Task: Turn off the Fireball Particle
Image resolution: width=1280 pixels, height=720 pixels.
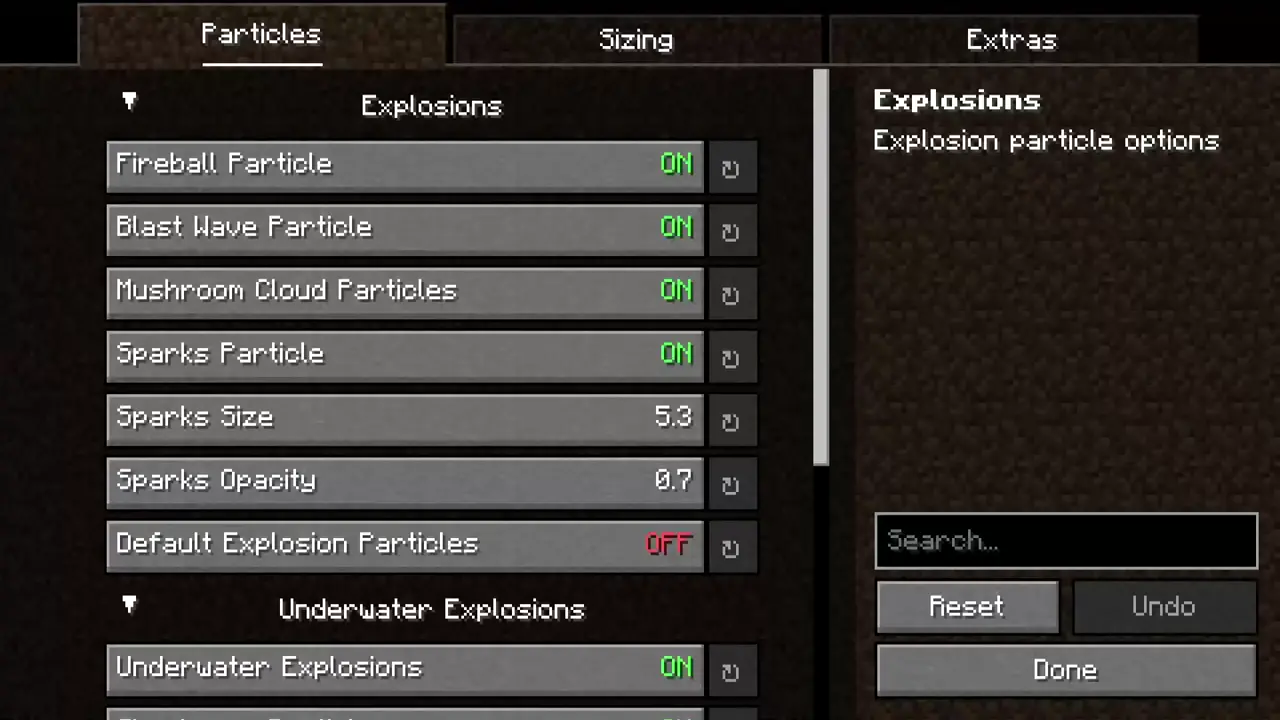Action: click(404, 164)
